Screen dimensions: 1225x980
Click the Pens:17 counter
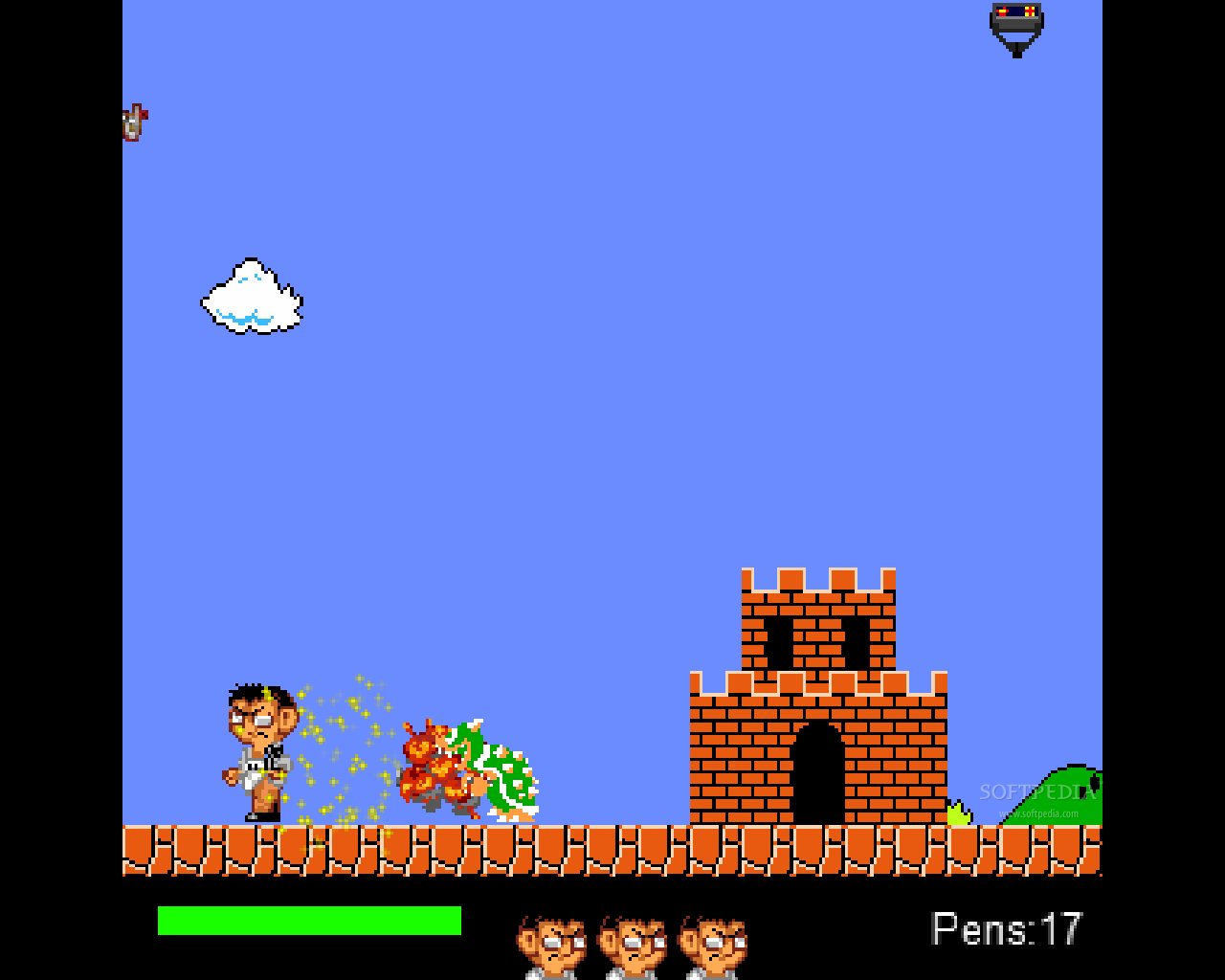pos(1007,926)
